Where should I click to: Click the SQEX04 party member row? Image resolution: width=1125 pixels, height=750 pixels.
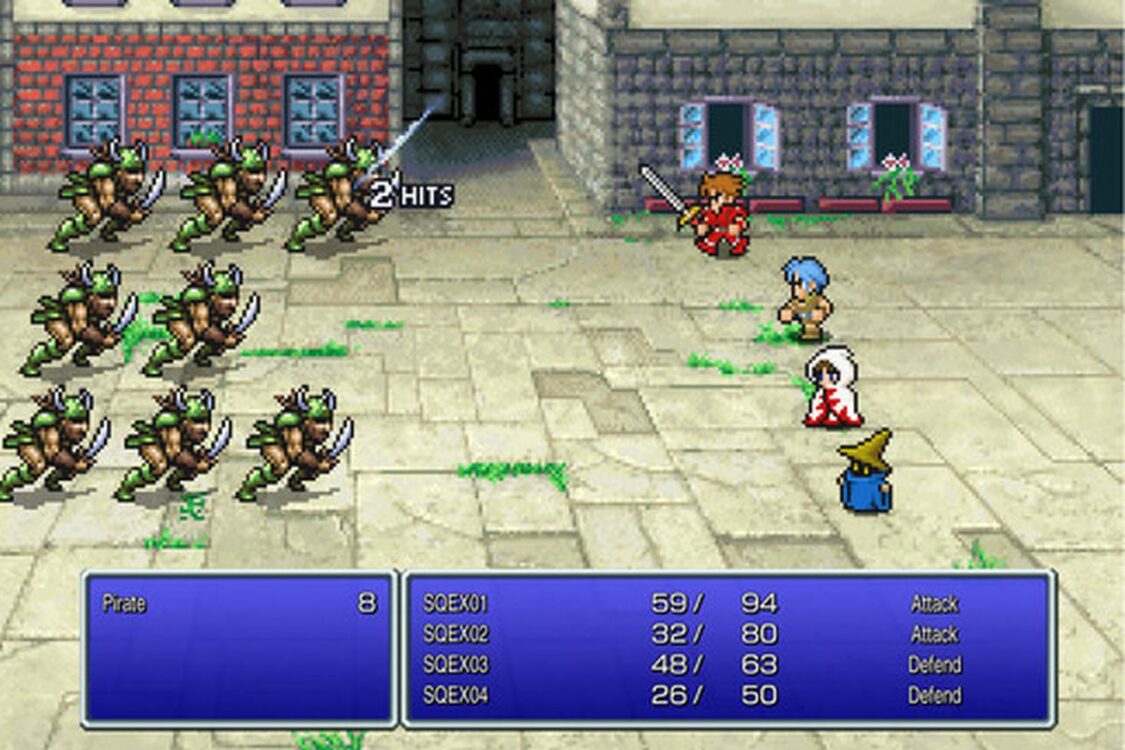455,695
